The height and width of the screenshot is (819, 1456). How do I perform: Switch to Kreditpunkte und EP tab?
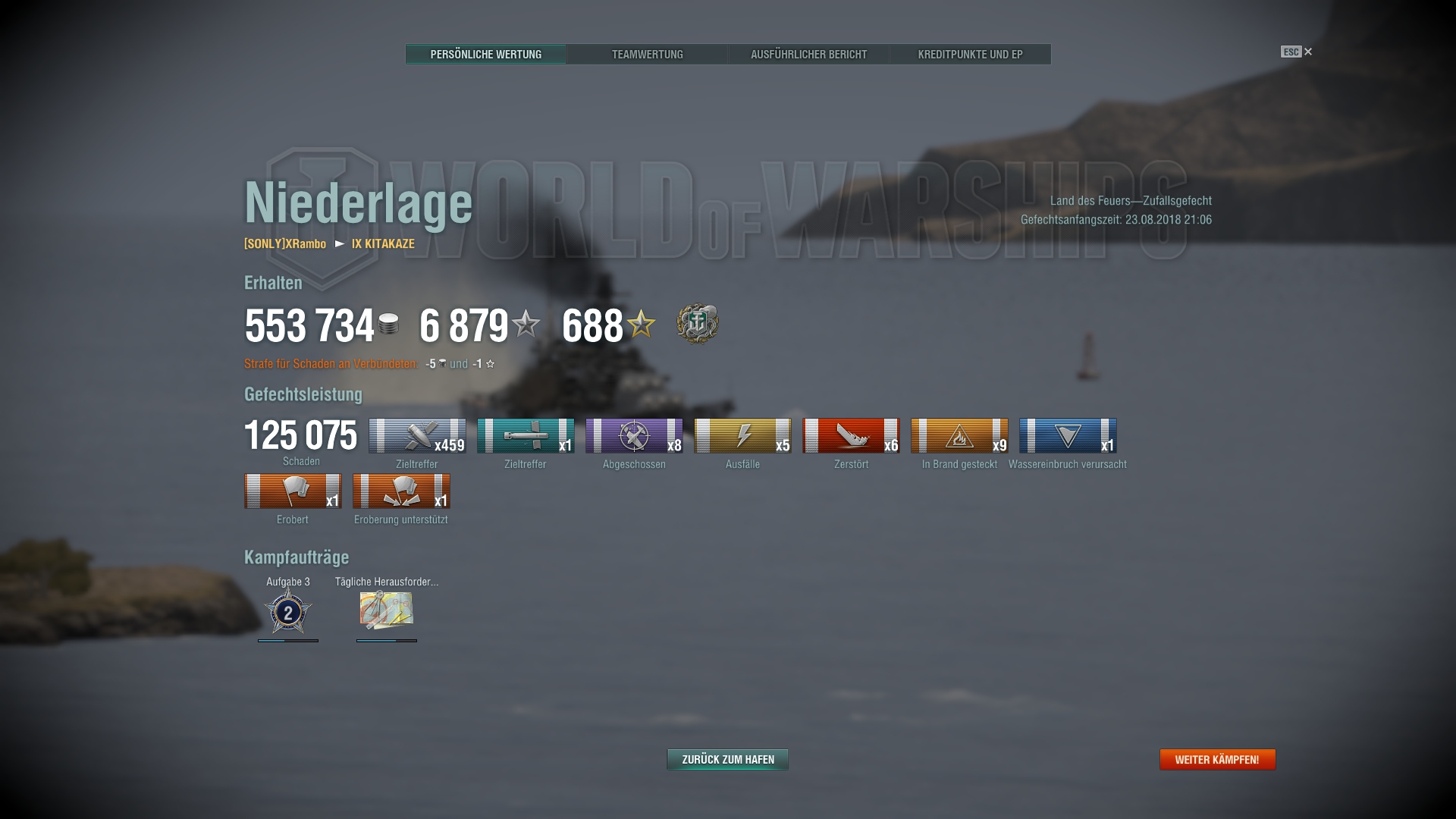971,54
